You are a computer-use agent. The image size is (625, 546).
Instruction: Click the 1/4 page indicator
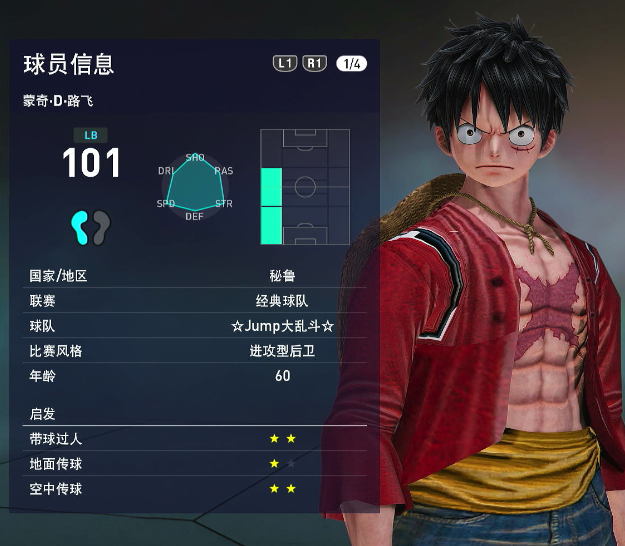tap(351, 64)
